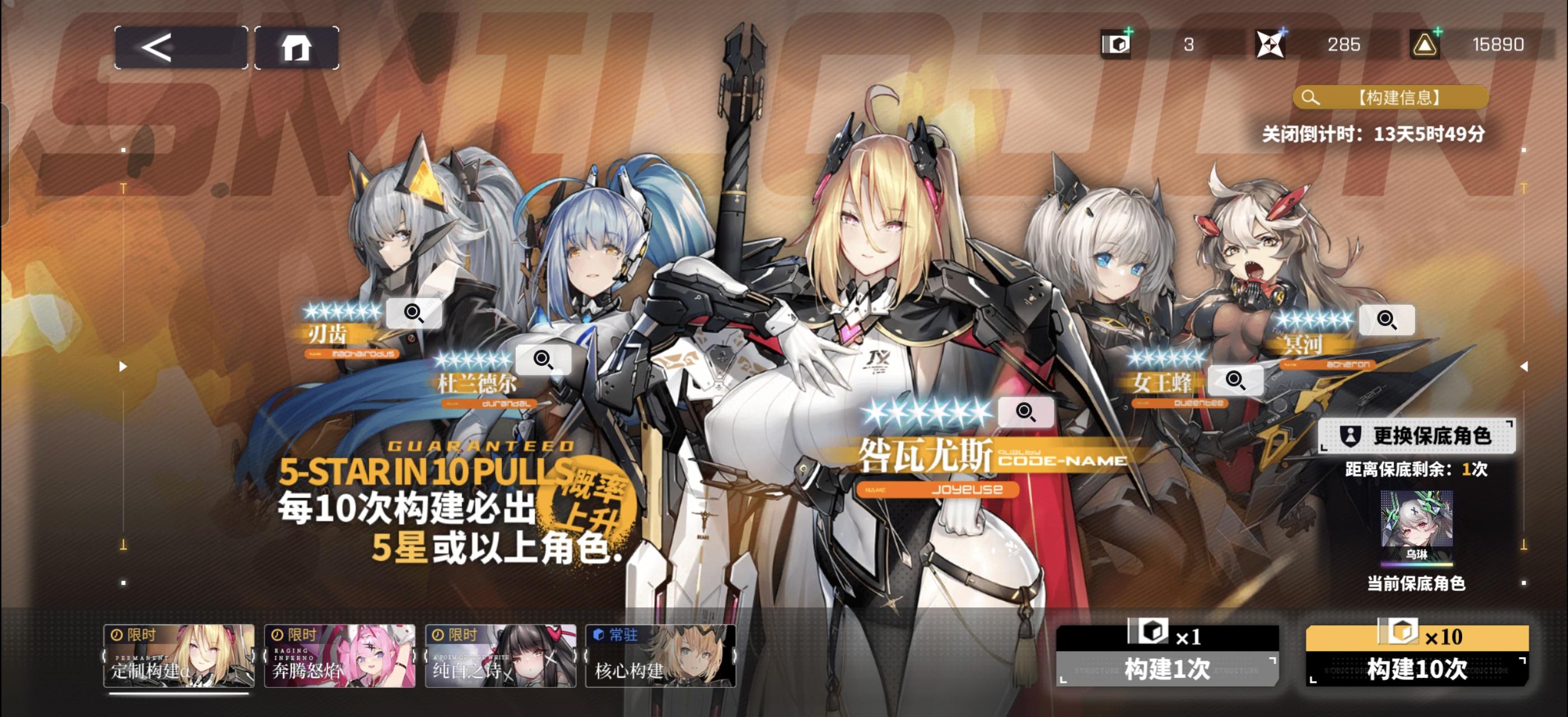Screen dimensions: 1568x717
Task: Click the plus icon on the cube currency
Action: [1127, 32]
